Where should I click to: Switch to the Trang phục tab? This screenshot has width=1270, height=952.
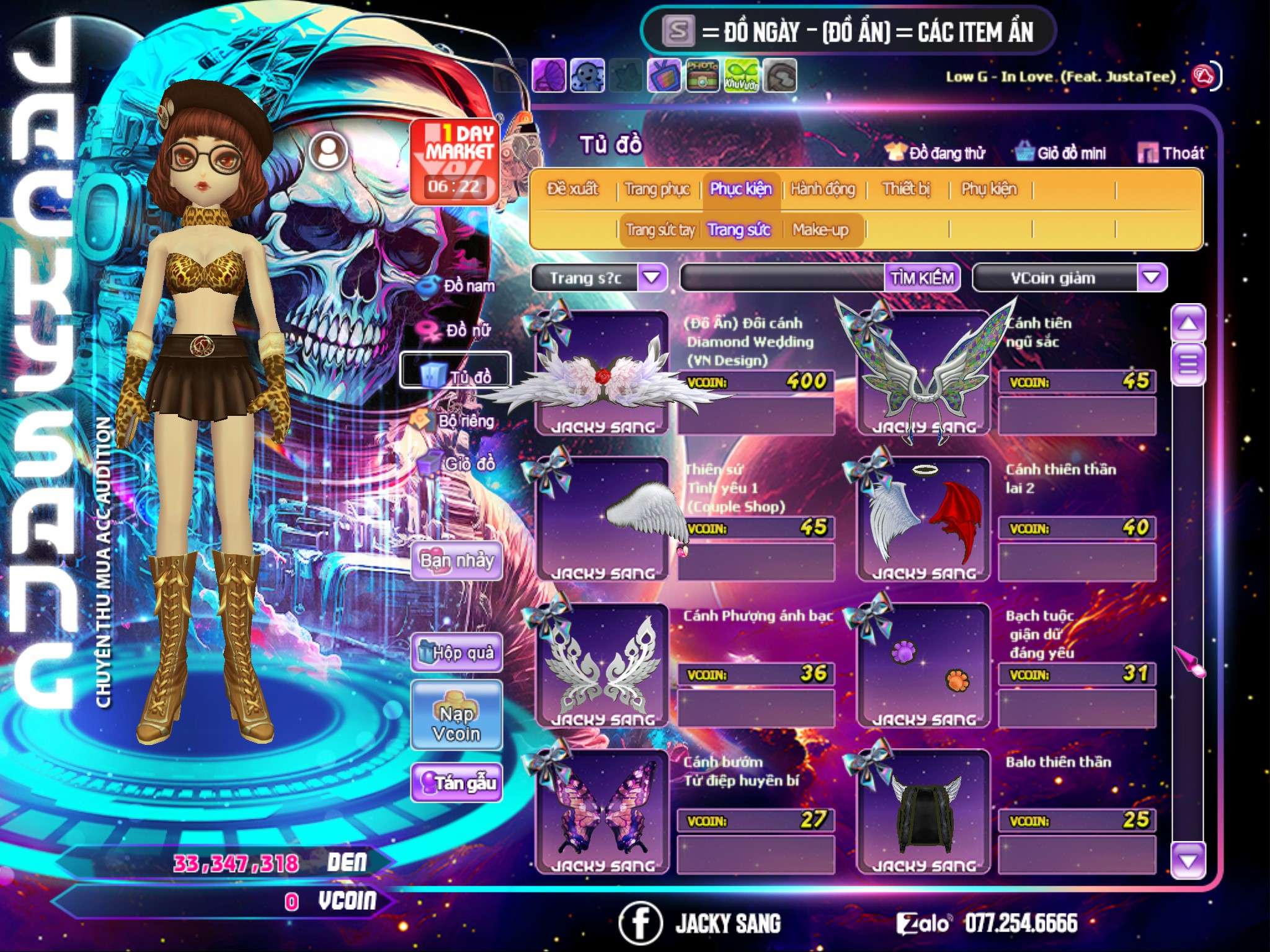pos(657,189)
